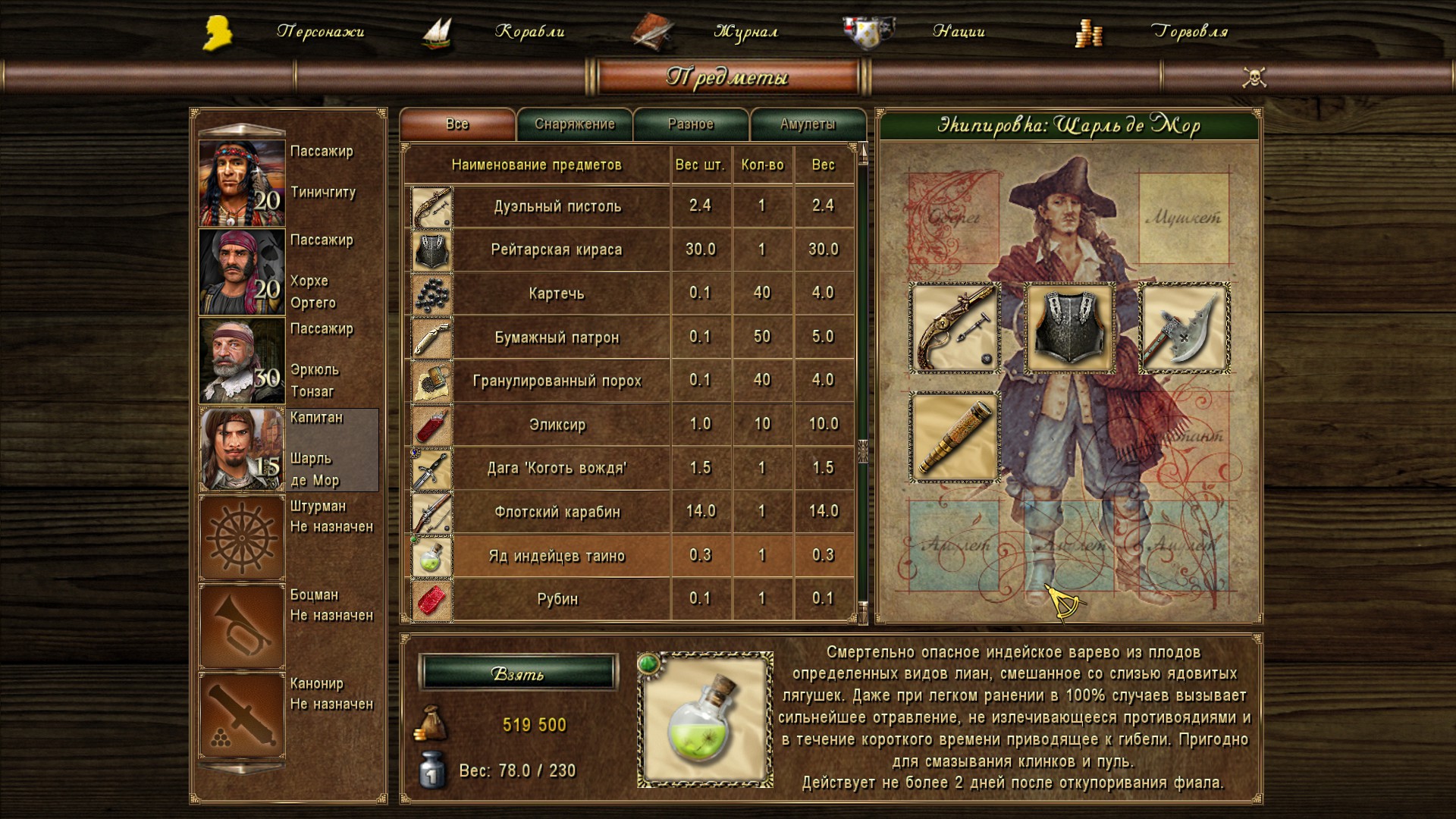The width and height of the screenshot is (1456, 819).
Task: Open the Журнал menu
Action: pos(745,32)
